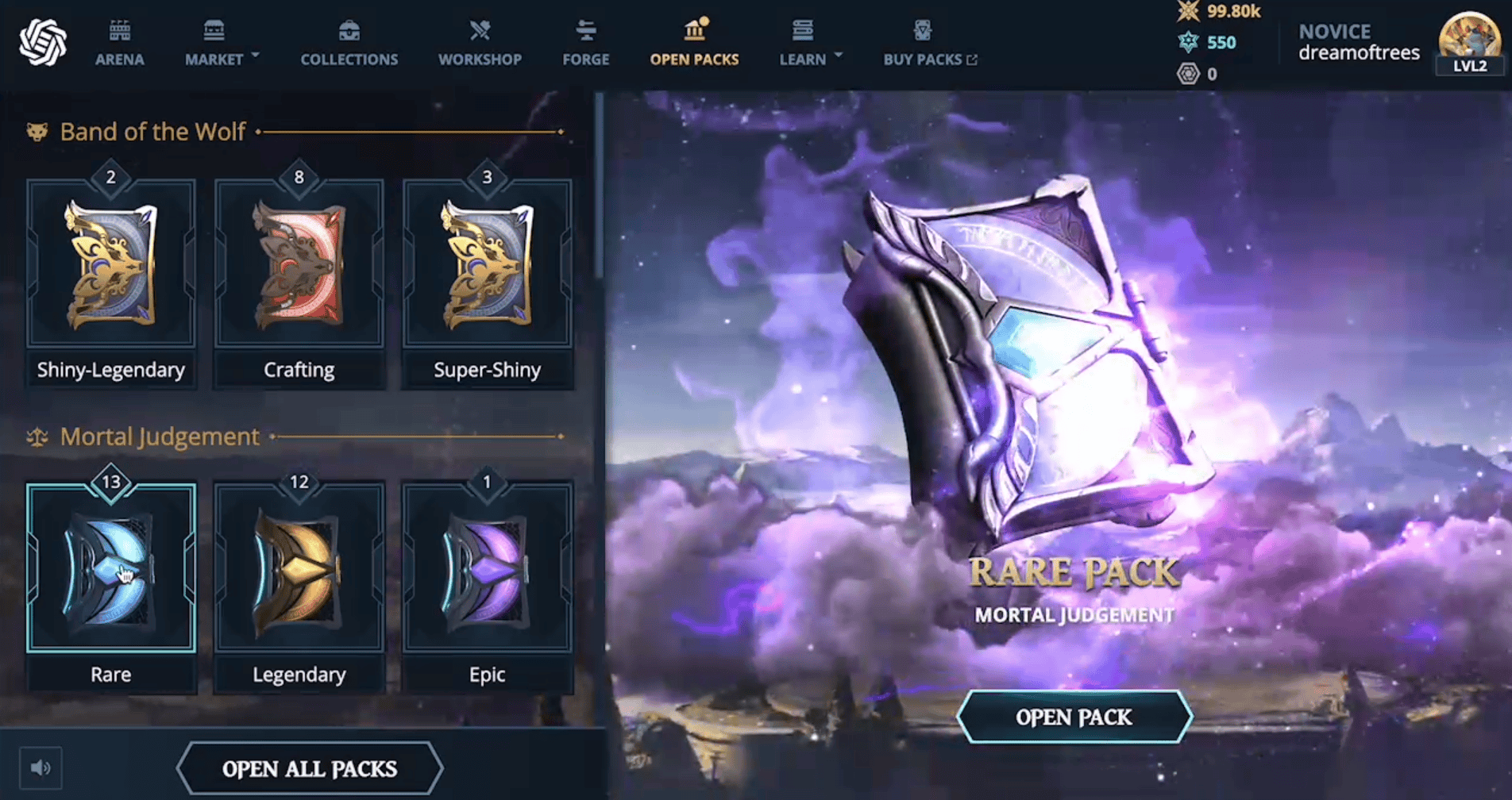
Task: Open all packs at once
Action: pyautogui.click(x=309, y=768)
